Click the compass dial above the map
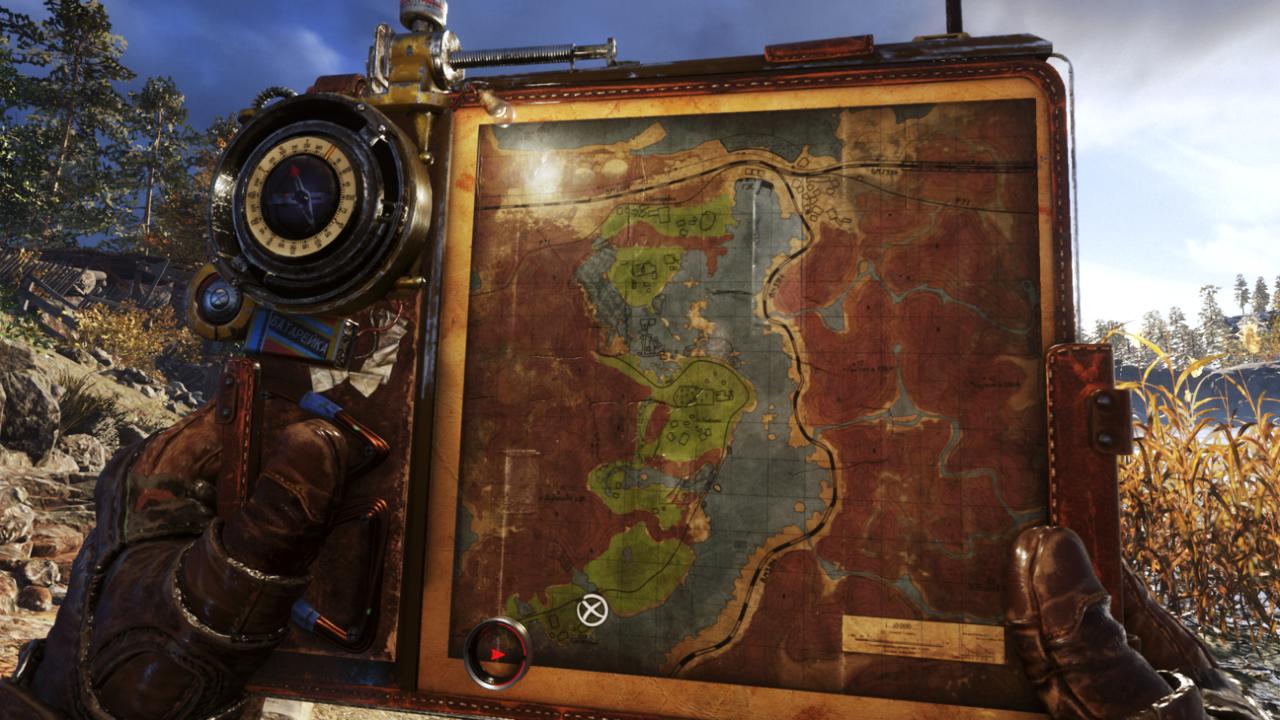 [301, 195]
